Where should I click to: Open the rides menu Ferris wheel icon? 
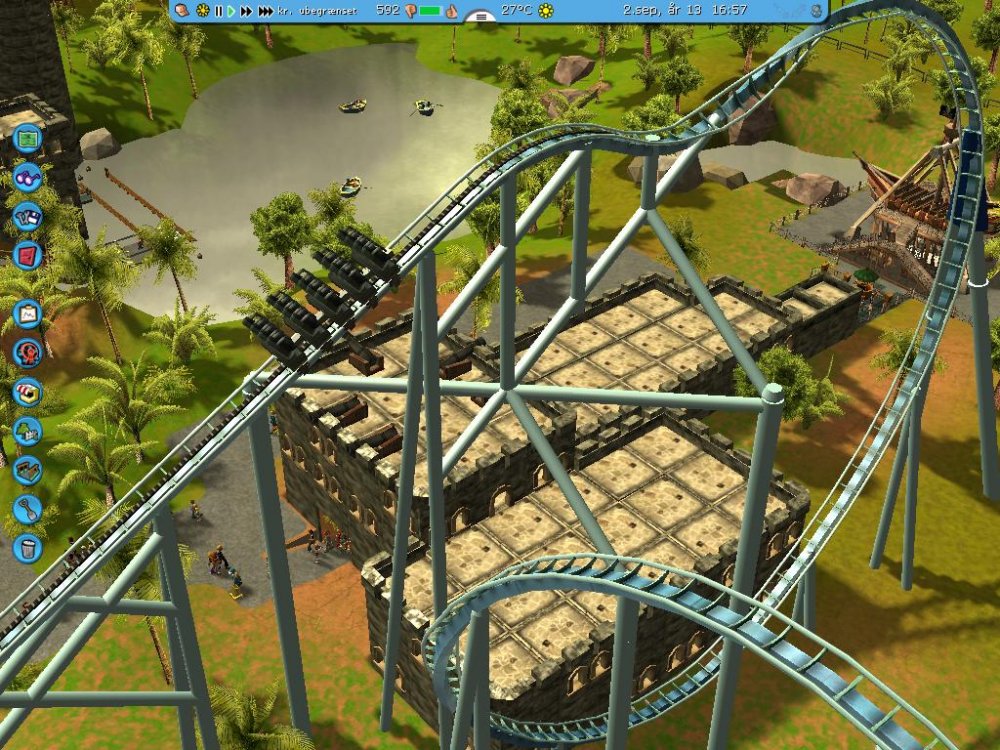(27, 353)
